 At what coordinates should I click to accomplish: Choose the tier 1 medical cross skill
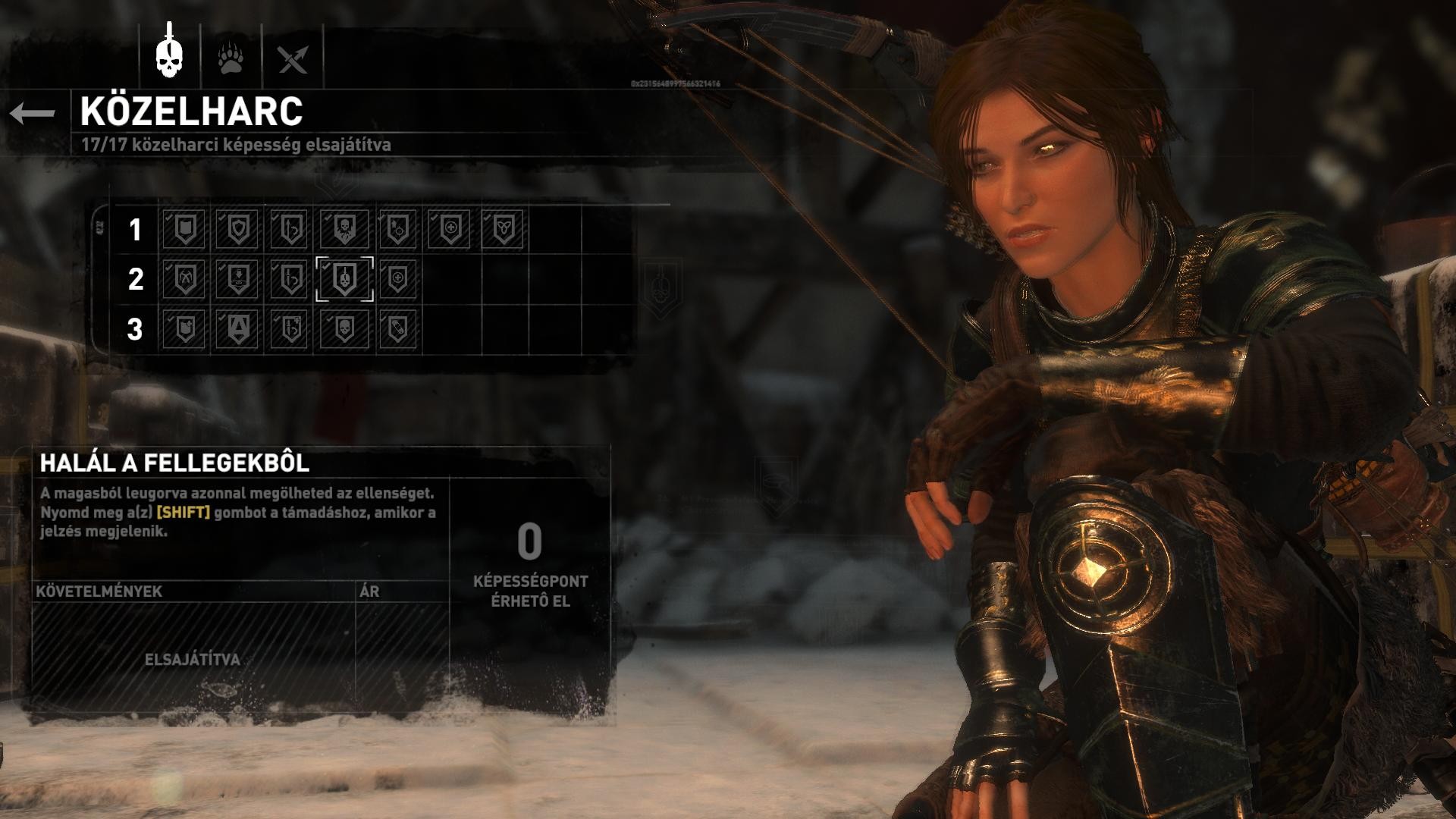pyautogui.click(x=450, y=229)
